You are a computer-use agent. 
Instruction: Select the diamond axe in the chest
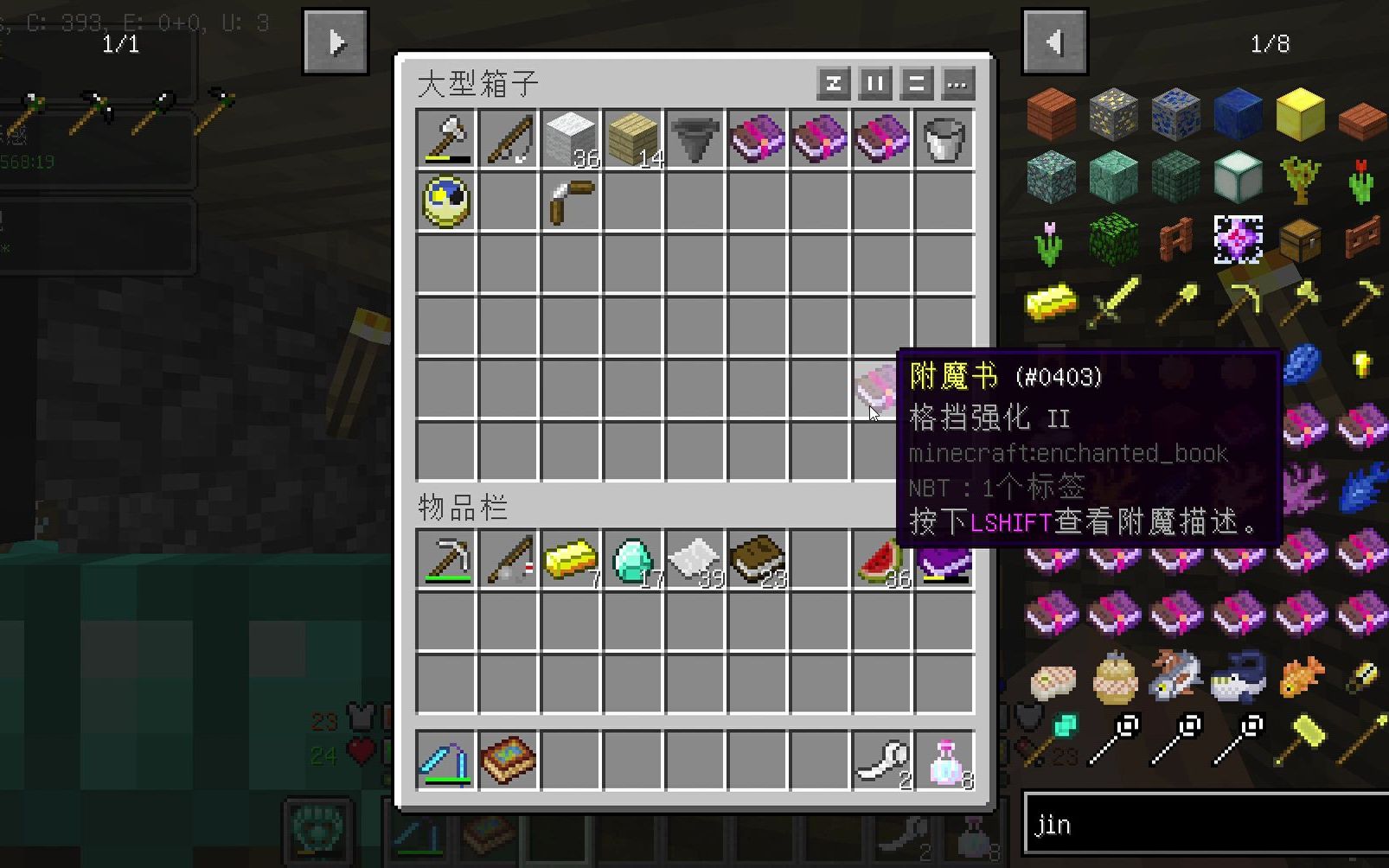click(x=446, y=138)
